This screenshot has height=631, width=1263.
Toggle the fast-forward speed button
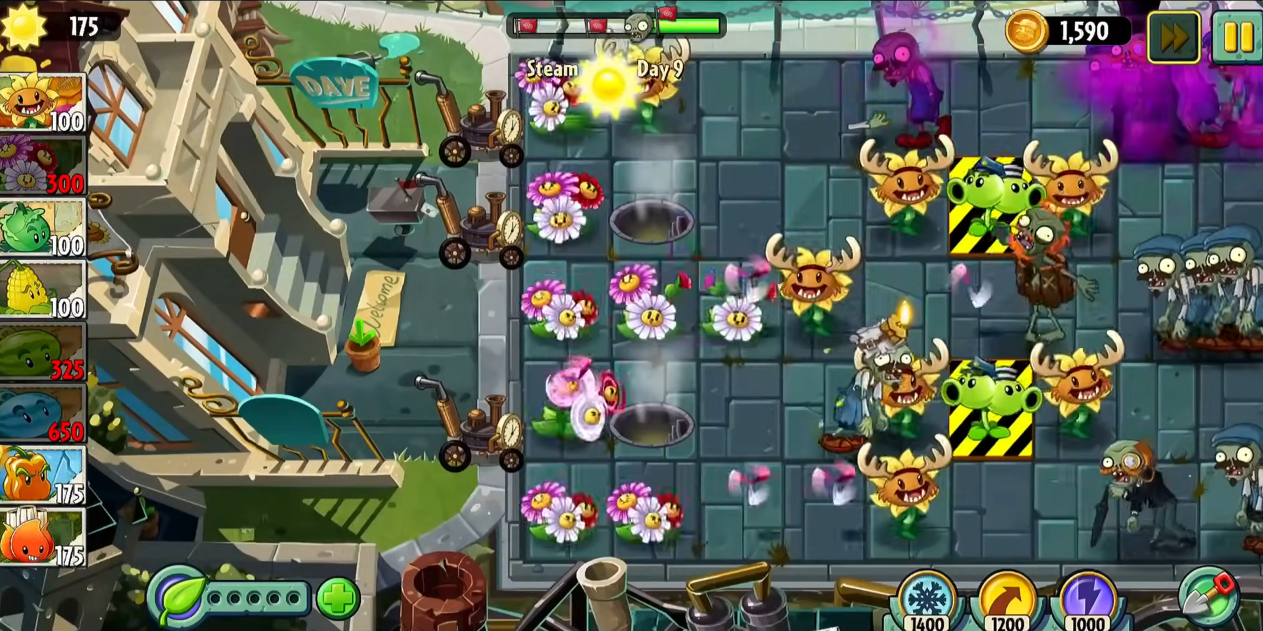tap(1173, 37)
